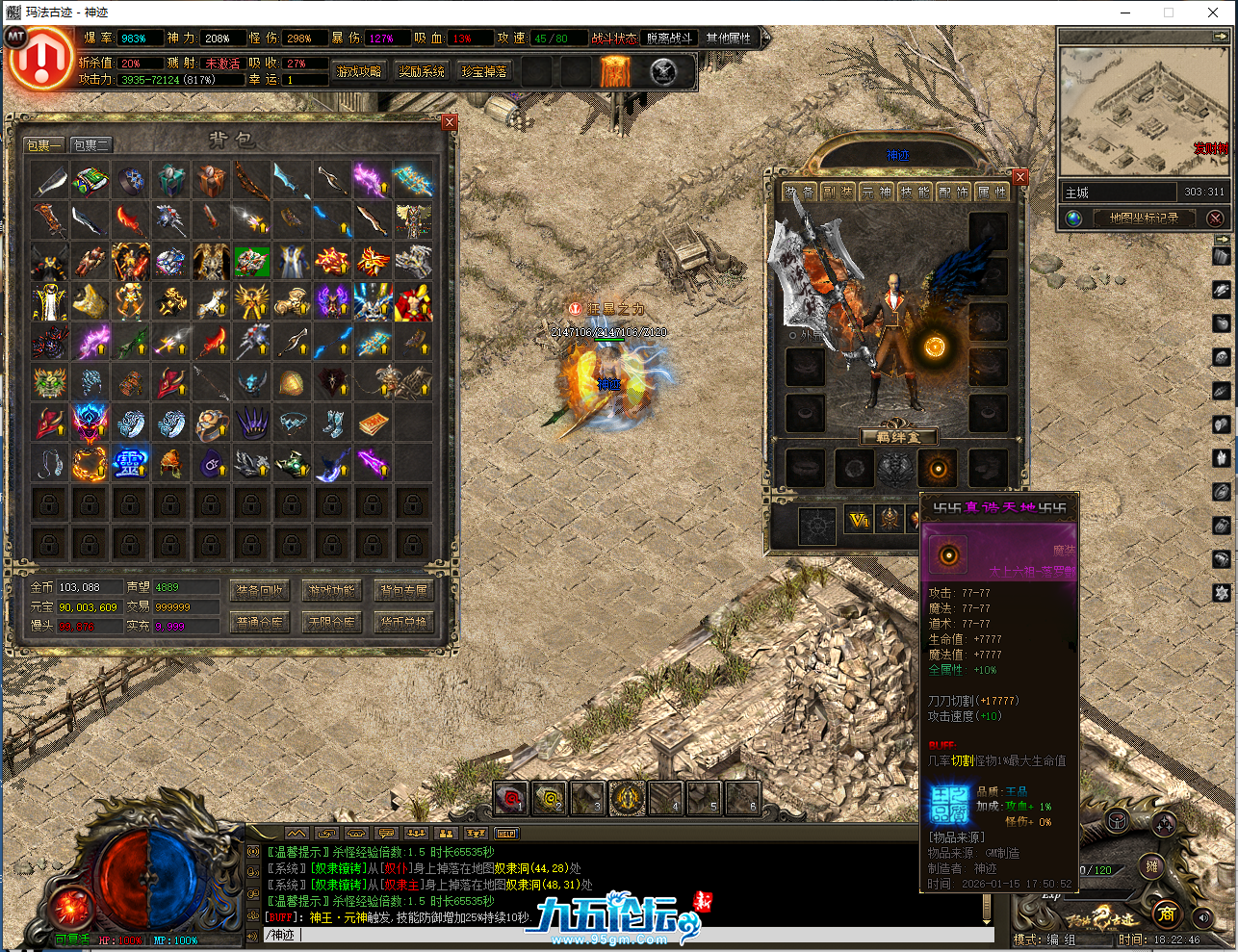
Task: Close the backpack window
Action: tap(449, 122)
